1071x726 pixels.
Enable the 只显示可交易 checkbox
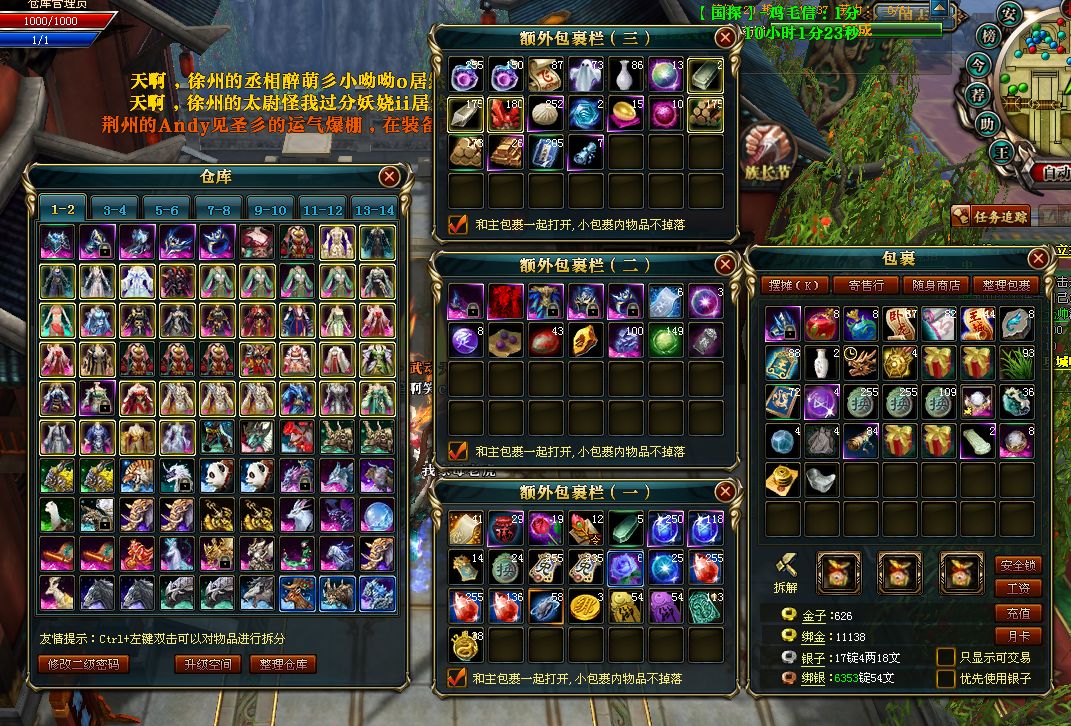pos(945,657)
